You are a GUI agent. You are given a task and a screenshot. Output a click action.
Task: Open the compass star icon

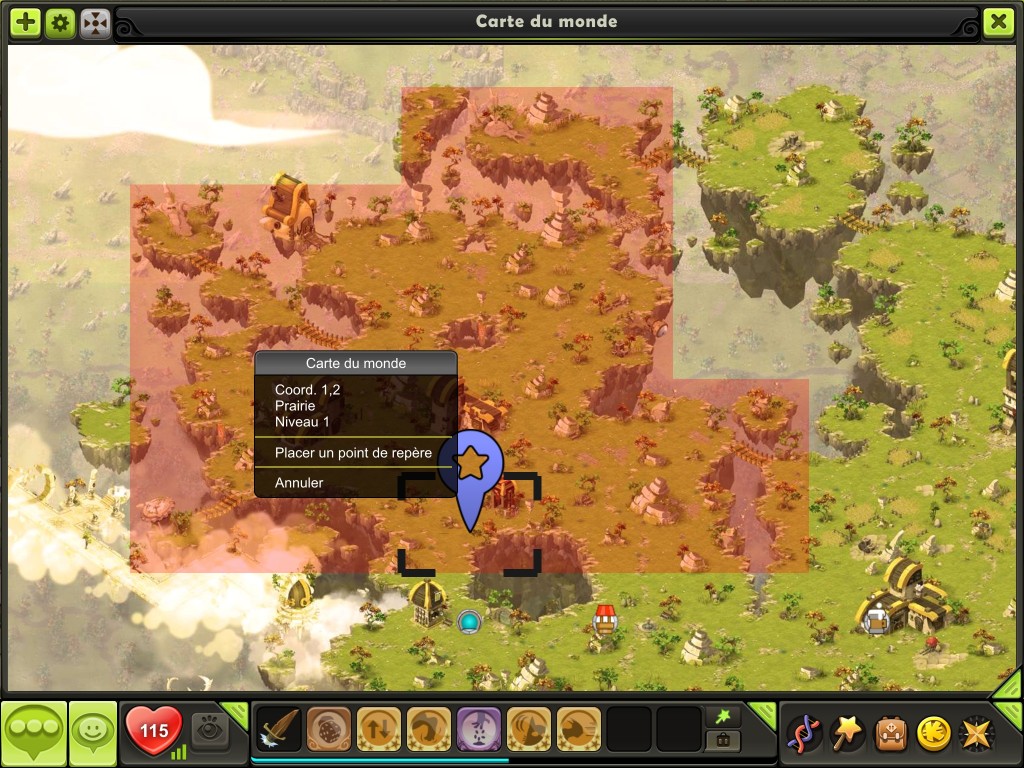coord(977,733)
